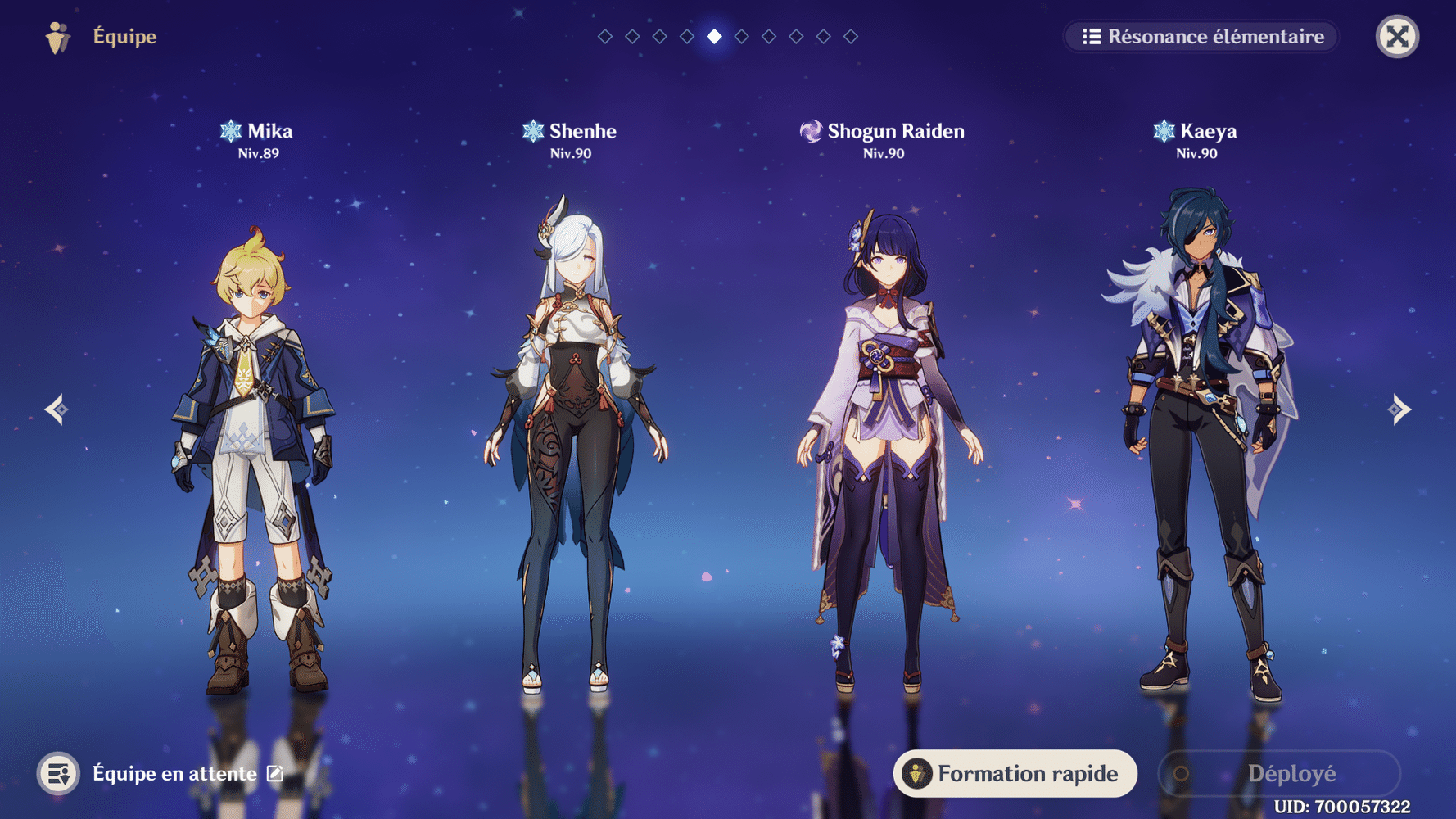The width and height of the screenshot is (1456, 819).
Task: Go to the next team with right arrow
Action: 1402,409
